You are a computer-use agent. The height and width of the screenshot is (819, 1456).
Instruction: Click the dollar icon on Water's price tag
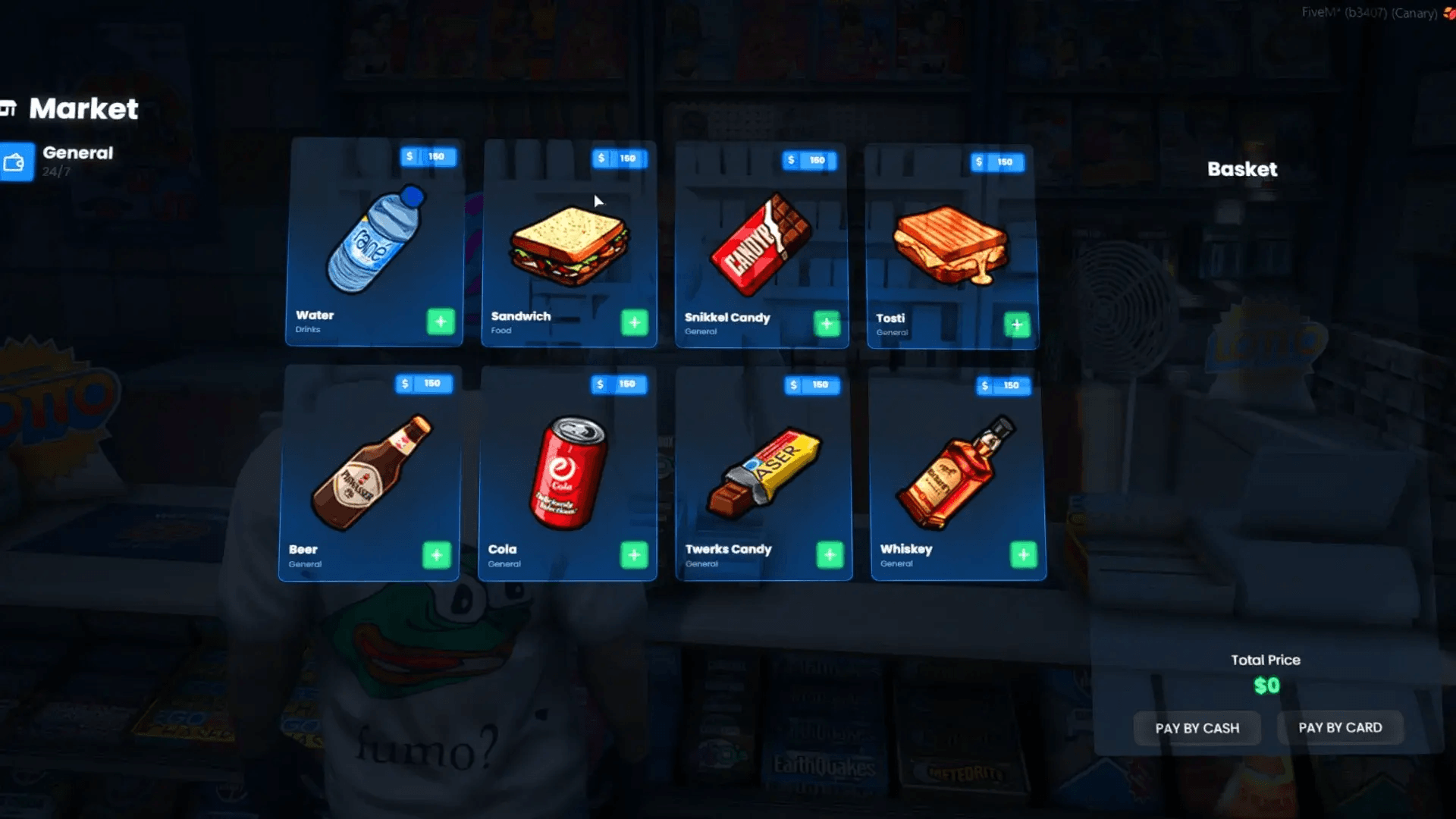click(x=409, y=156)
